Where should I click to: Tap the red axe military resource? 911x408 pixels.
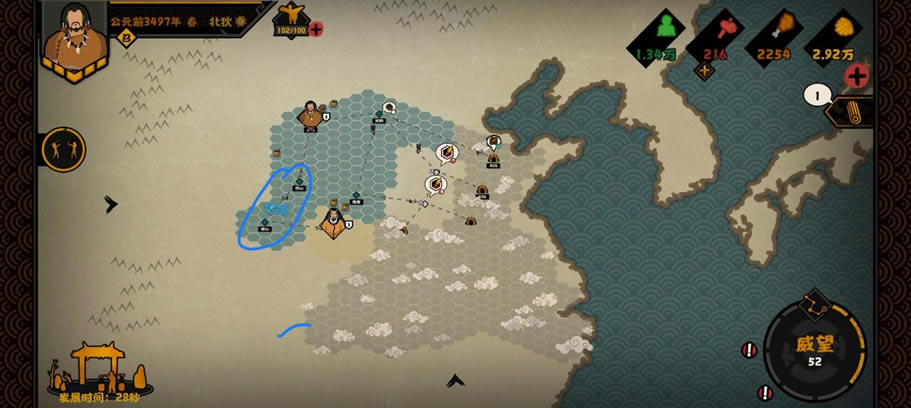pos(724,30)
